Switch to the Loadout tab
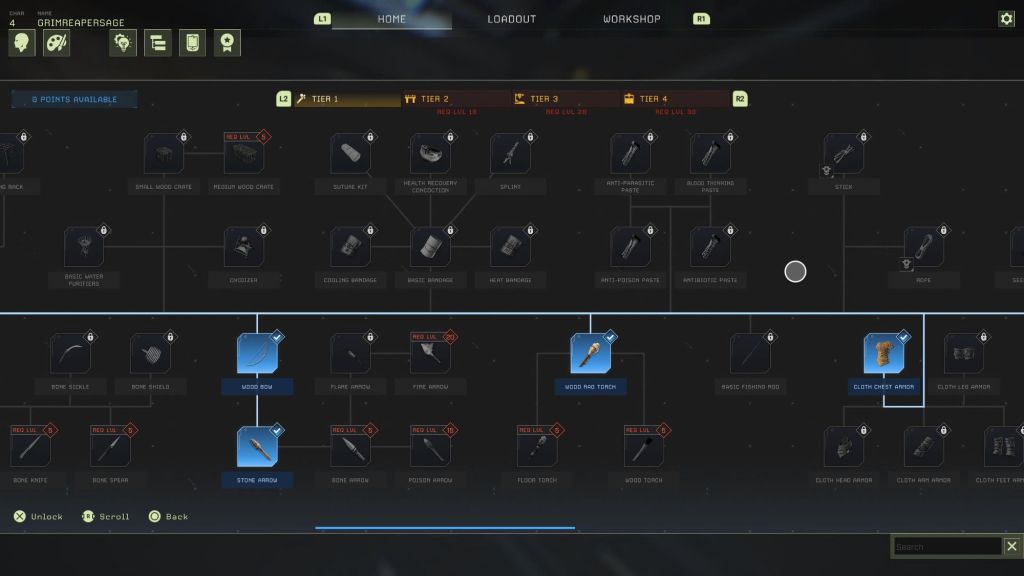Screen dimensions: 1024x576 coord(511,19)
